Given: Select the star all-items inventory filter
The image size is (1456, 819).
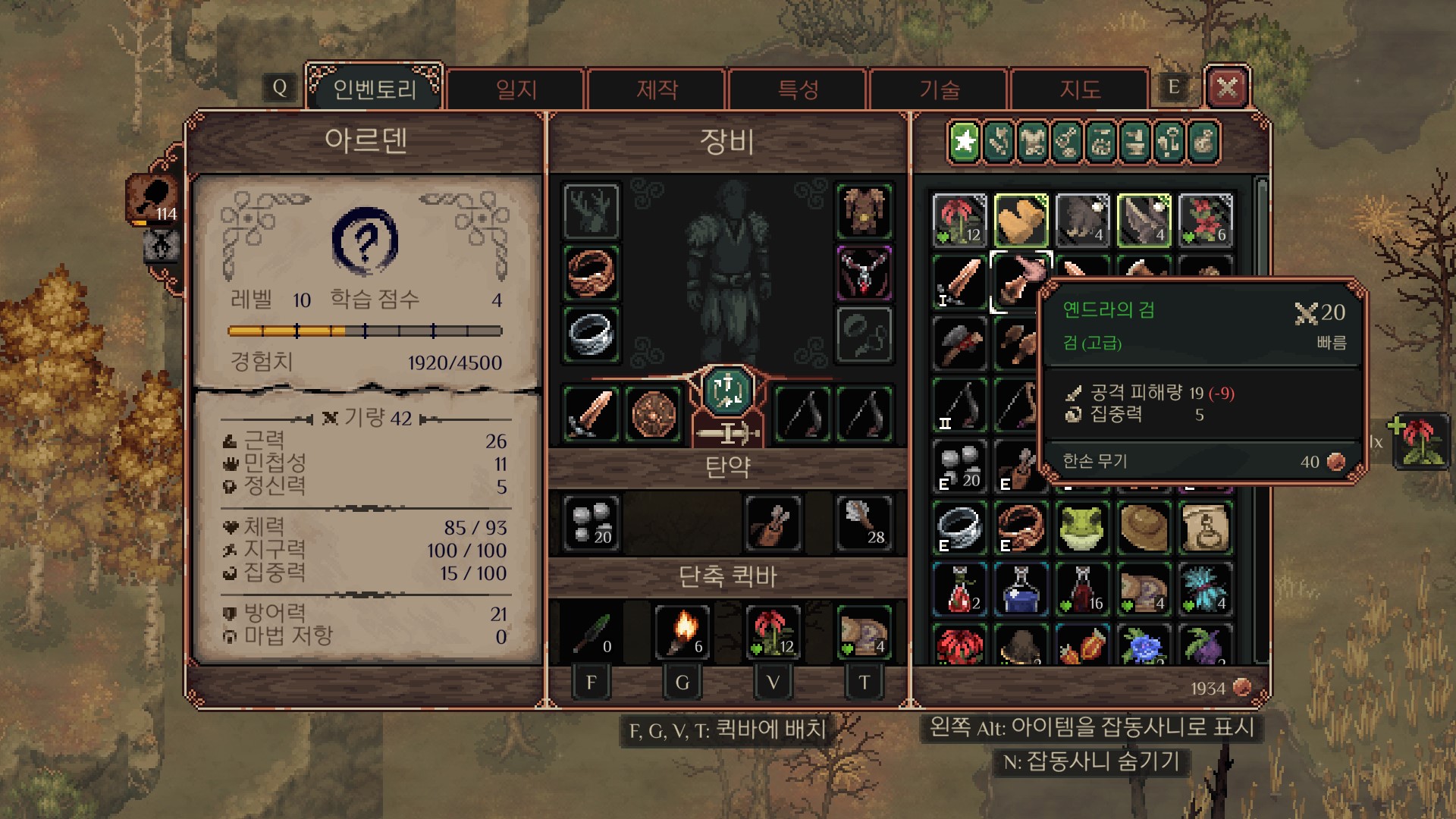Looking at the screenshot, I should coord(965,142).
